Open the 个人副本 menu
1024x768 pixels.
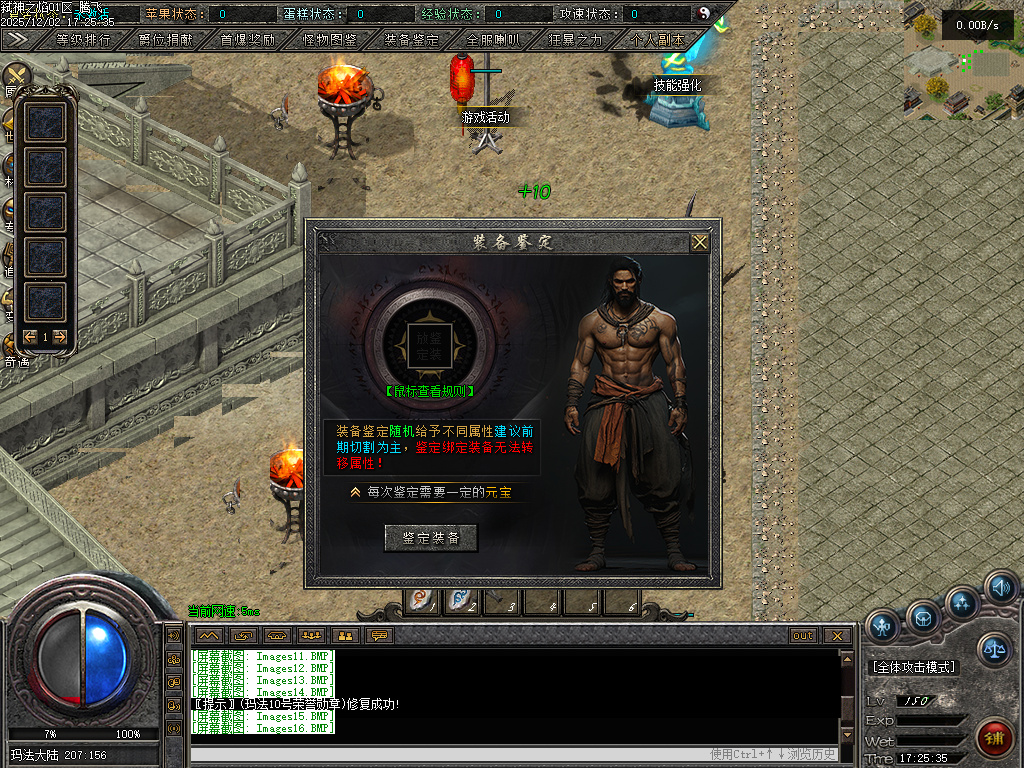coord(658,40)
